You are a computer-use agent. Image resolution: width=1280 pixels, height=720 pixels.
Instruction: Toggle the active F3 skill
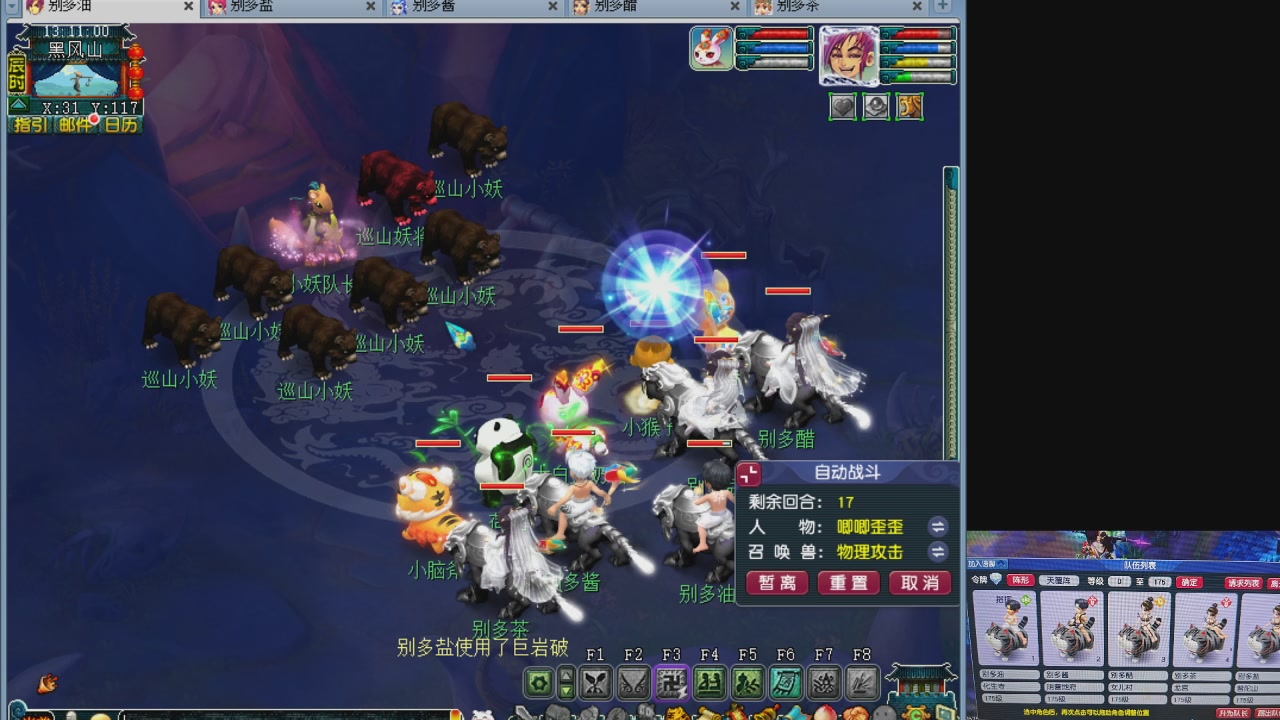point(672,683)
